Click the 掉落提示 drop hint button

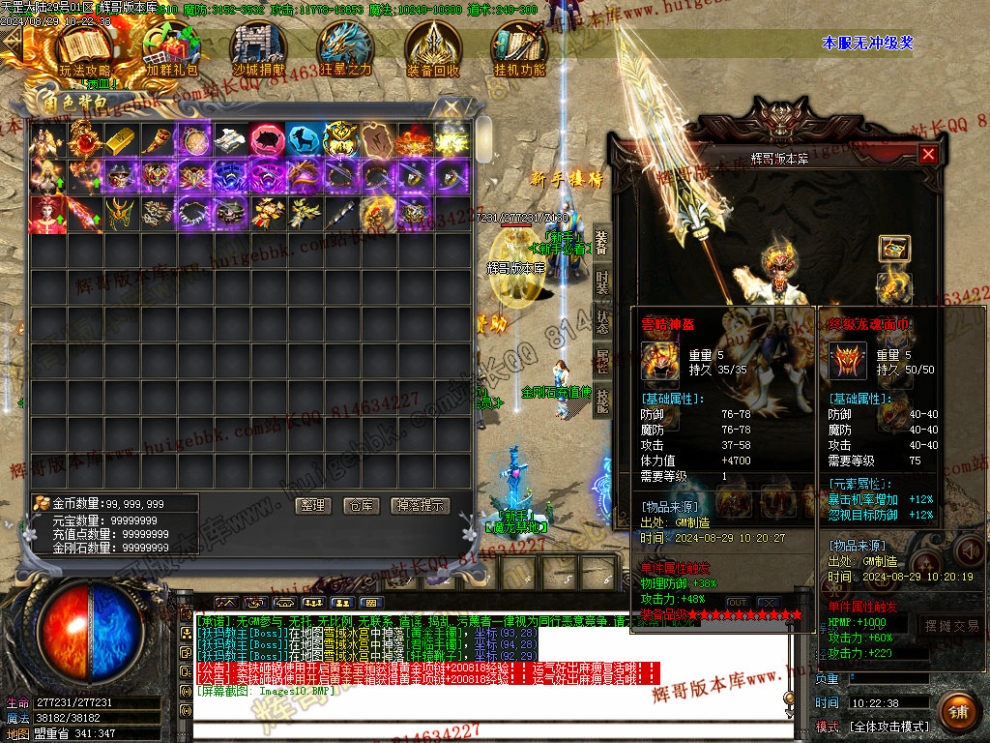point(419,506)
